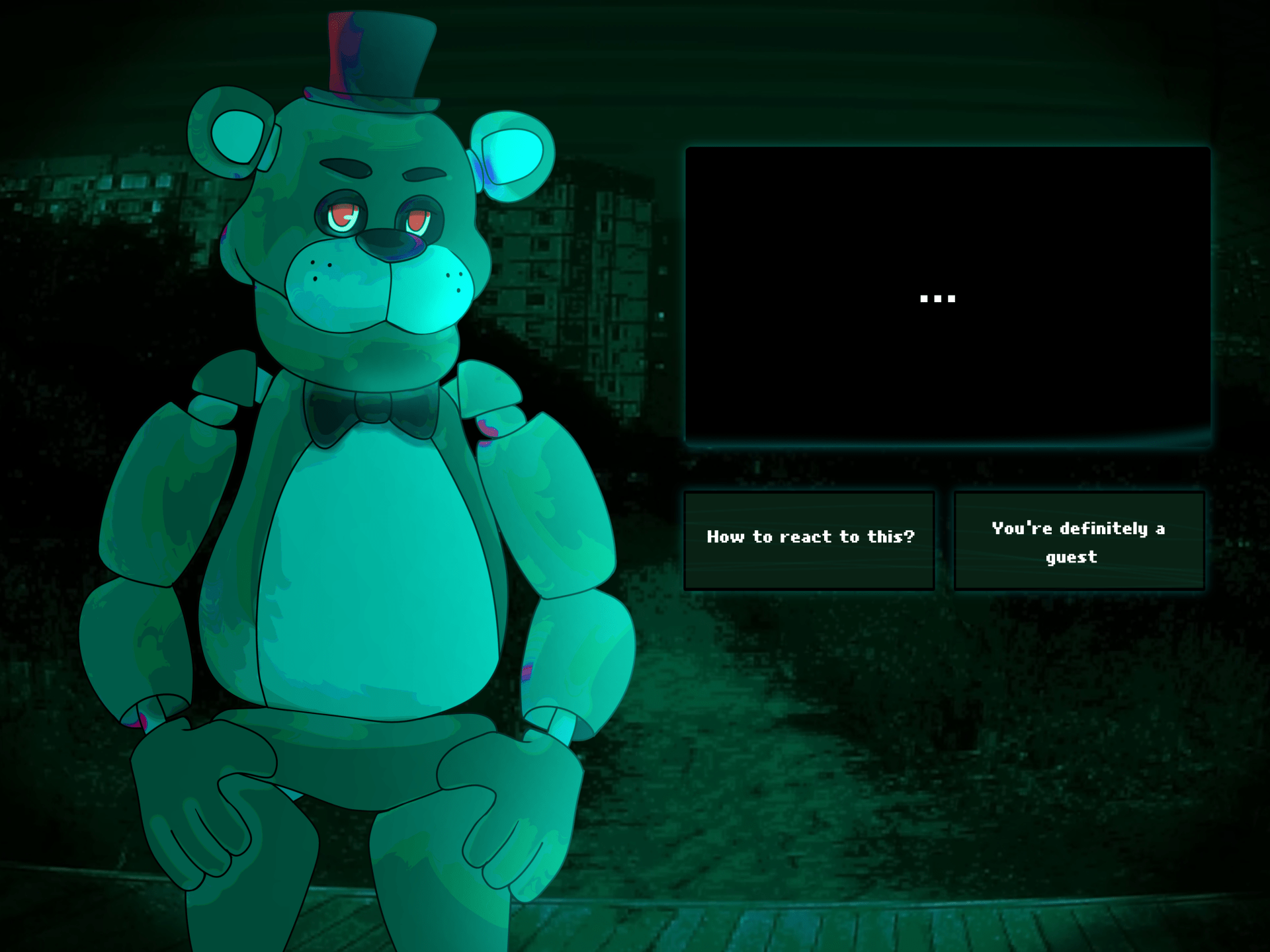1270x952 pixels.
Task: Click the black dialogue text box
Action: tap(947, 294)
